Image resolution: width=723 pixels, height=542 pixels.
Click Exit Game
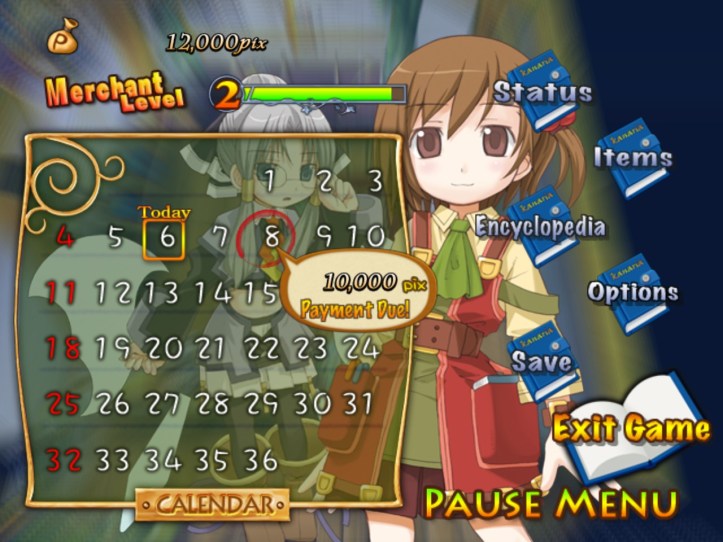631,428
